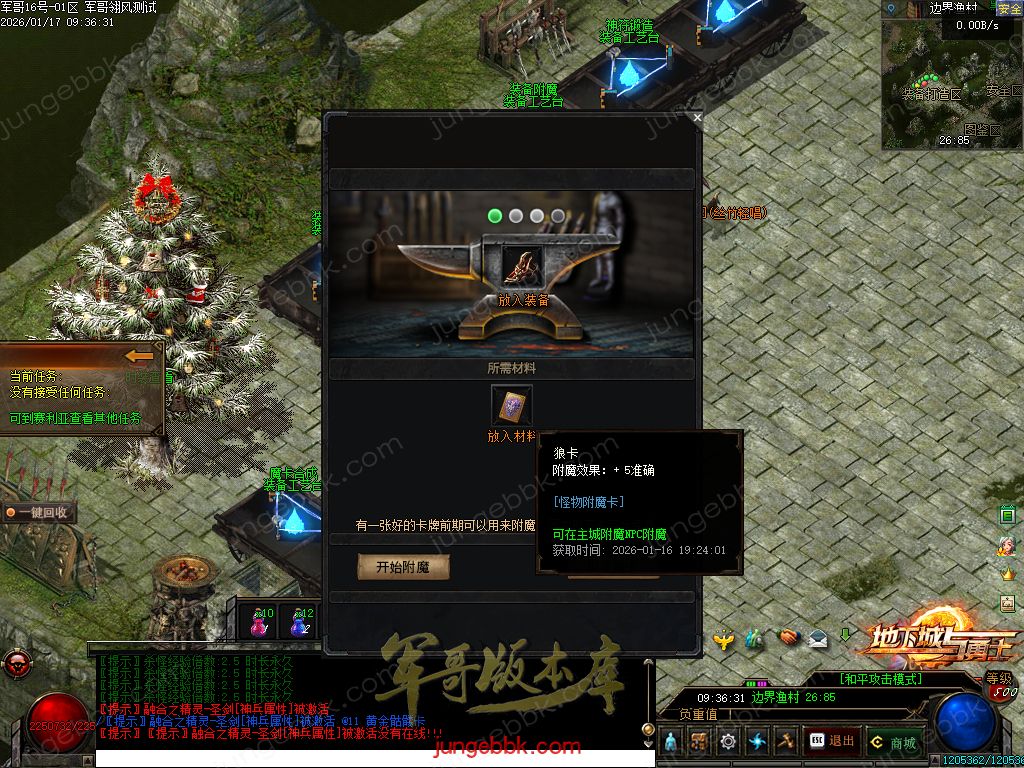This screenshot has width=1024, height=768.
Task: Toggle the 和平攻击模式 attack mode label
Action: click(881, 679)
